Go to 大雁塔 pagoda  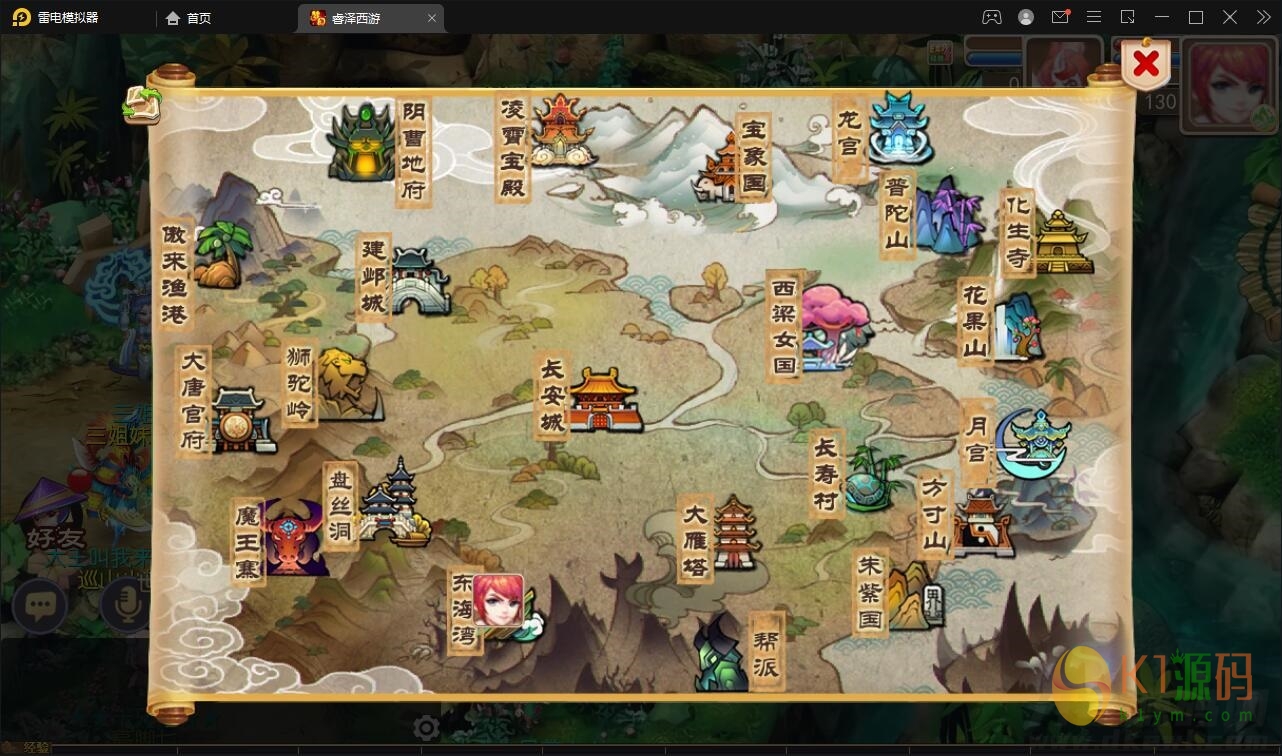coord(735,533)
